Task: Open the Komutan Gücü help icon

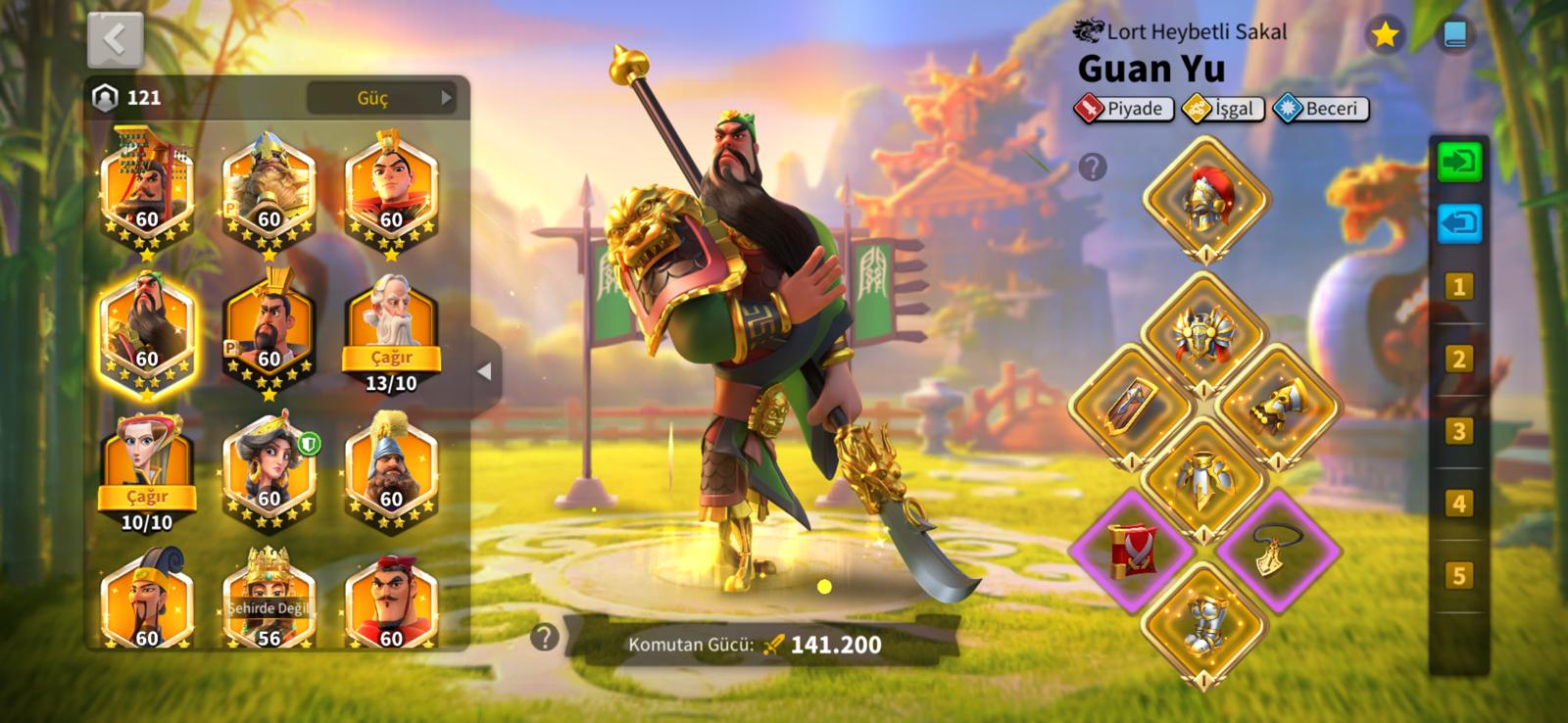Action: click(x=544, y=638)
